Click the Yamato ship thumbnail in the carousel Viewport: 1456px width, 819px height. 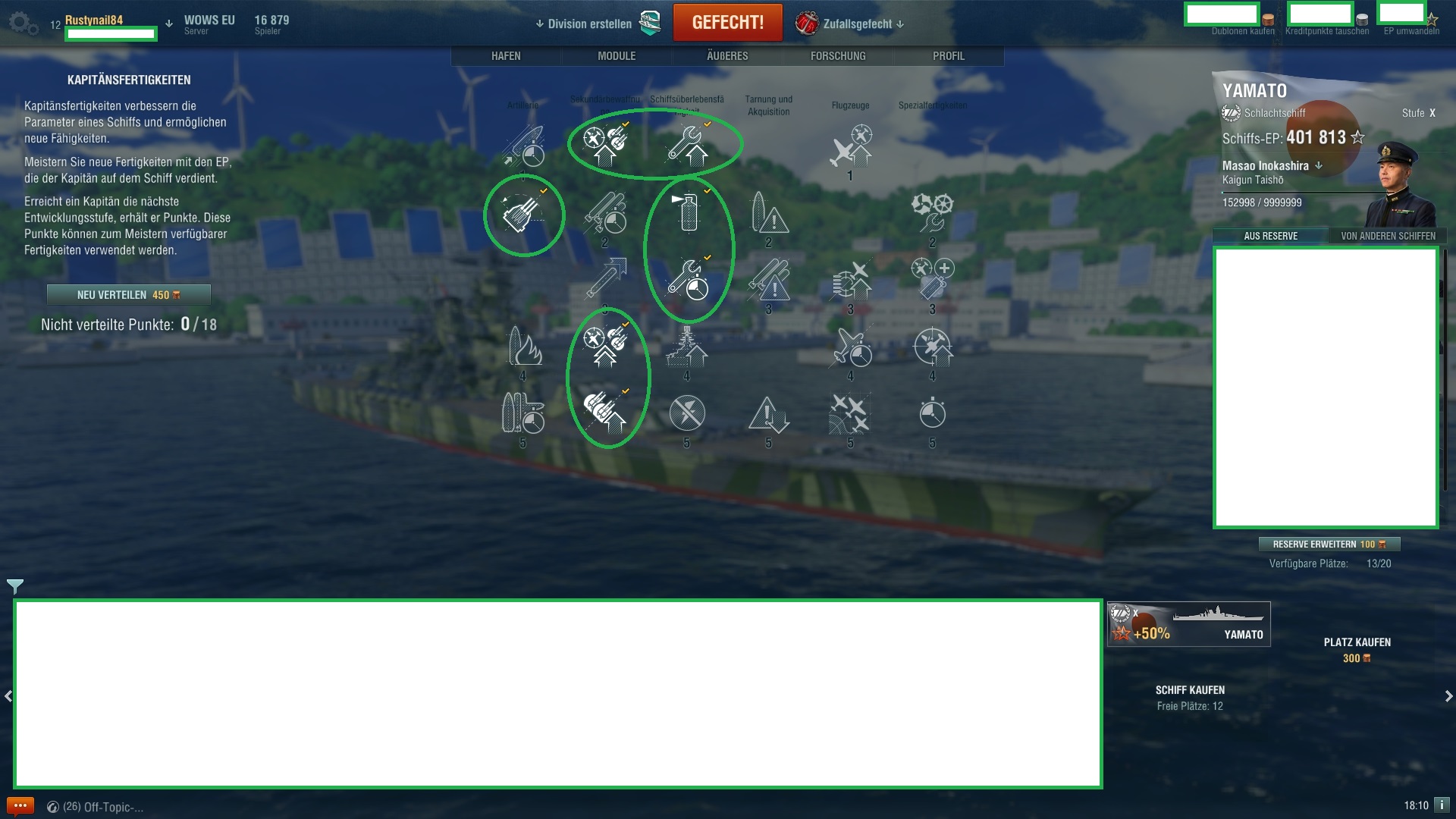tap(1188, 623)
